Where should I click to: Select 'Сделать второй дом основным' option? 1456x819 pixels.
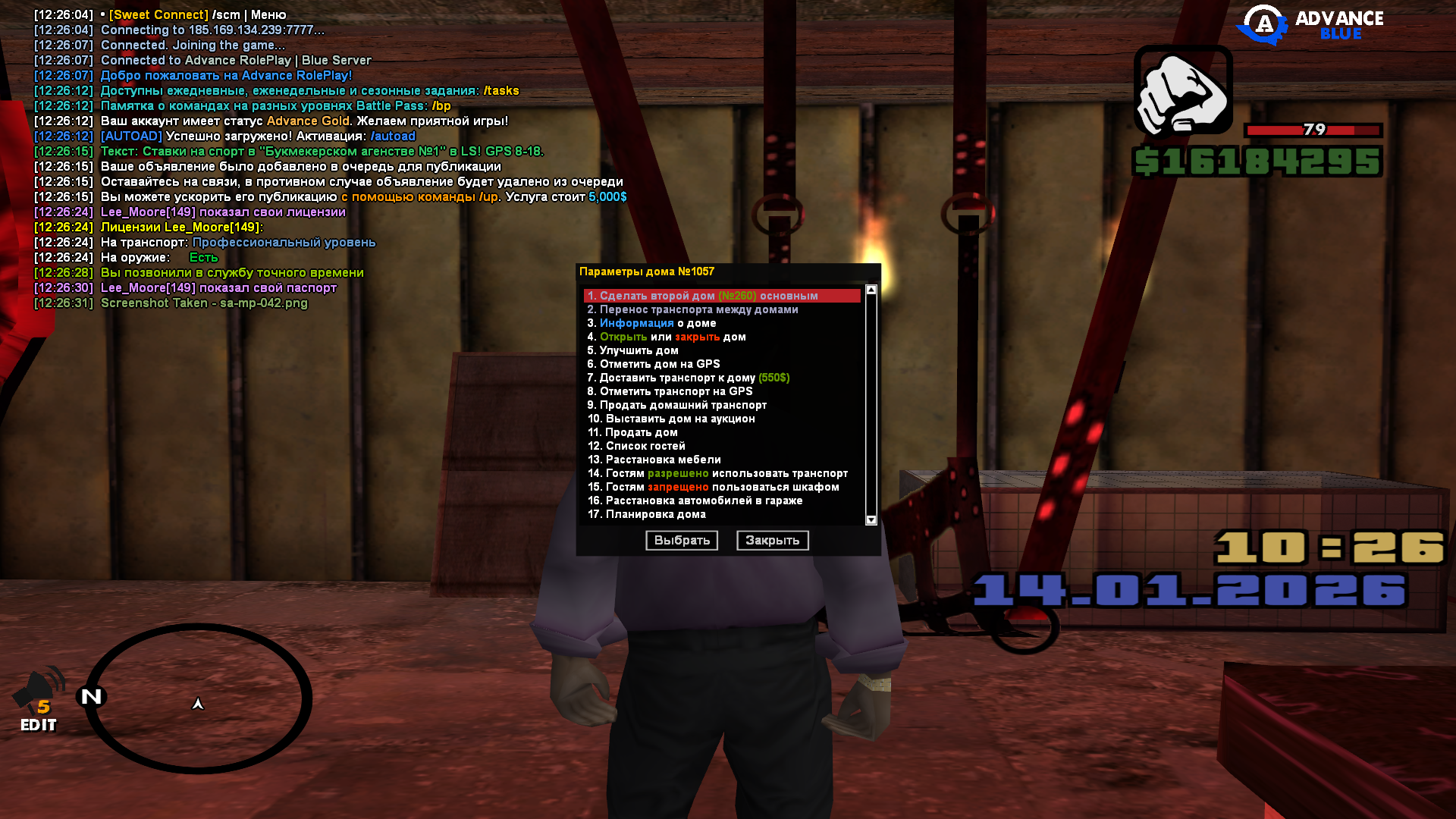(701, 296)
